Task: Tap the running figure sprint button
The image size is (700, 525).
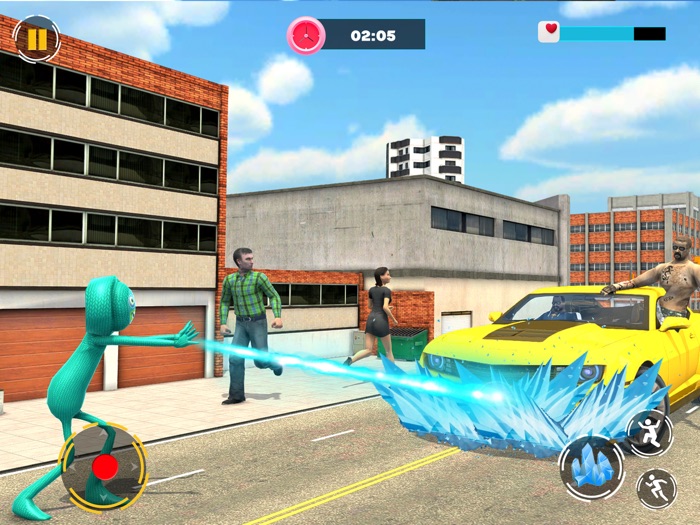Action: click(656, 488)
